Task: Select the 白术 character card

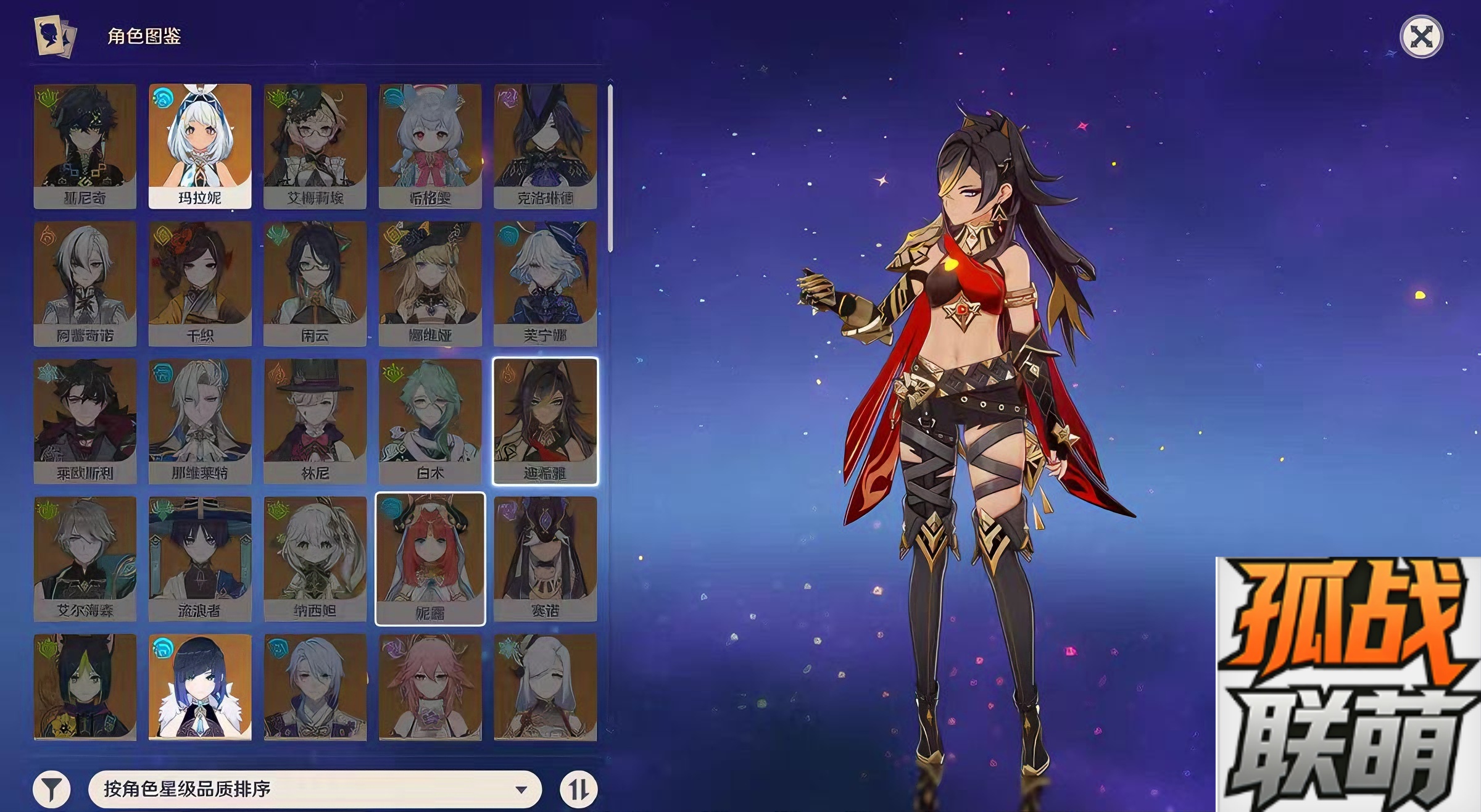Action: pyautogui.click(x=430, y=421)
